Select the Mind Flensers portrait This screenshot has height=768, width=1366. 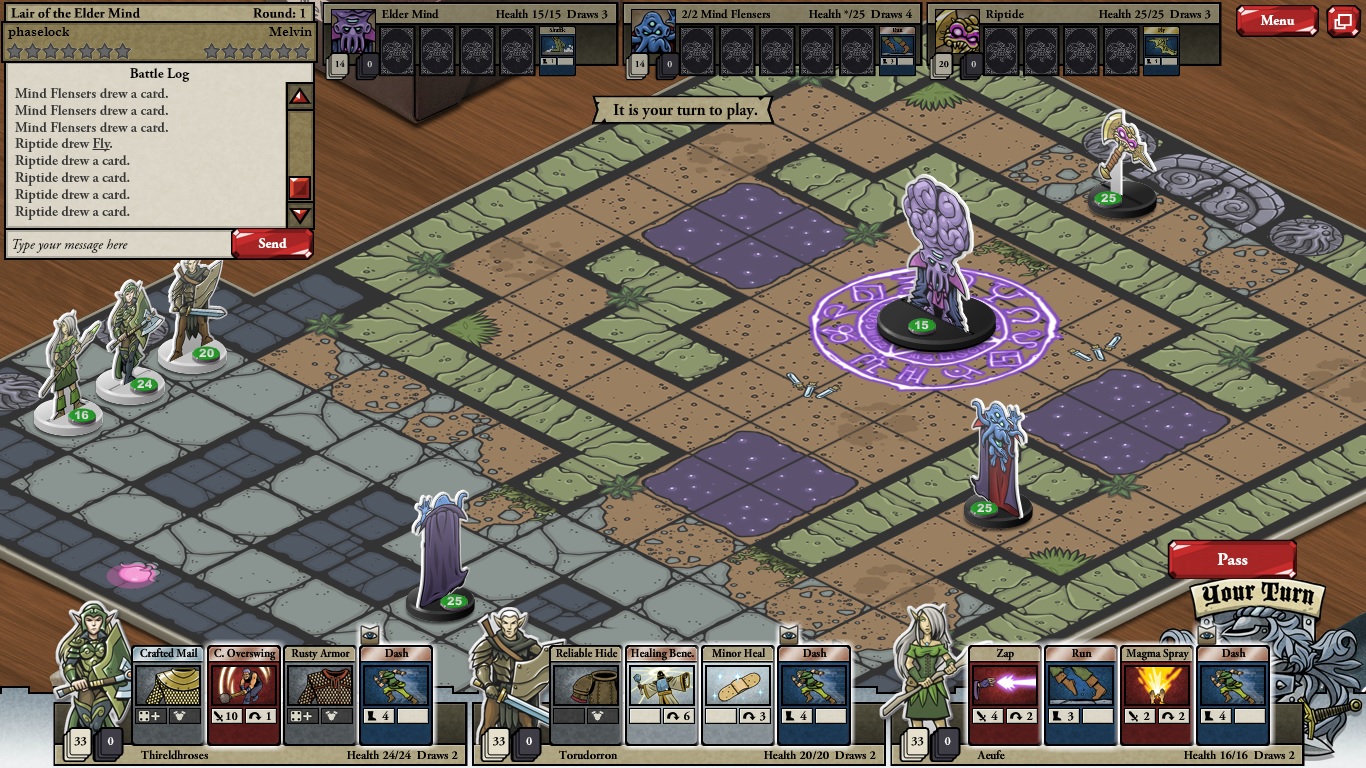tap(653, 33)
